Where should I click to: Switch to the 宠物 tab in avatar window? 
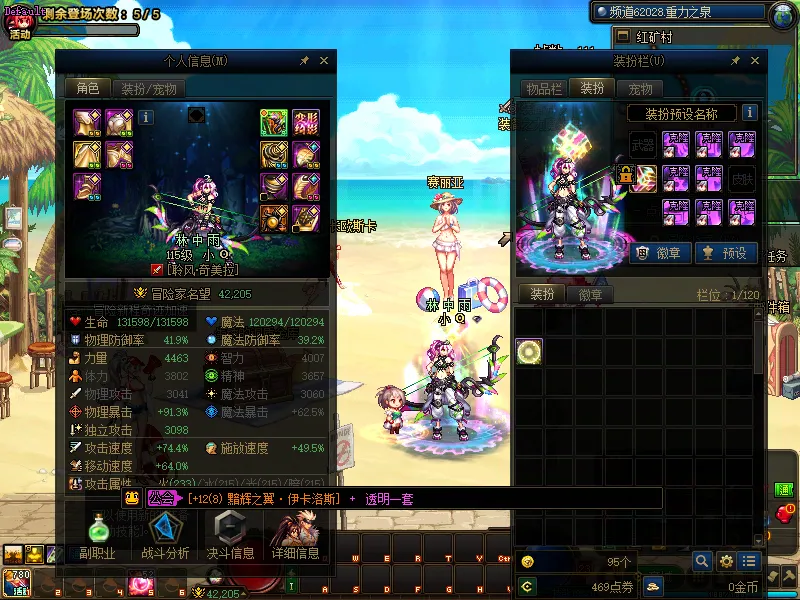pos(640,89)
